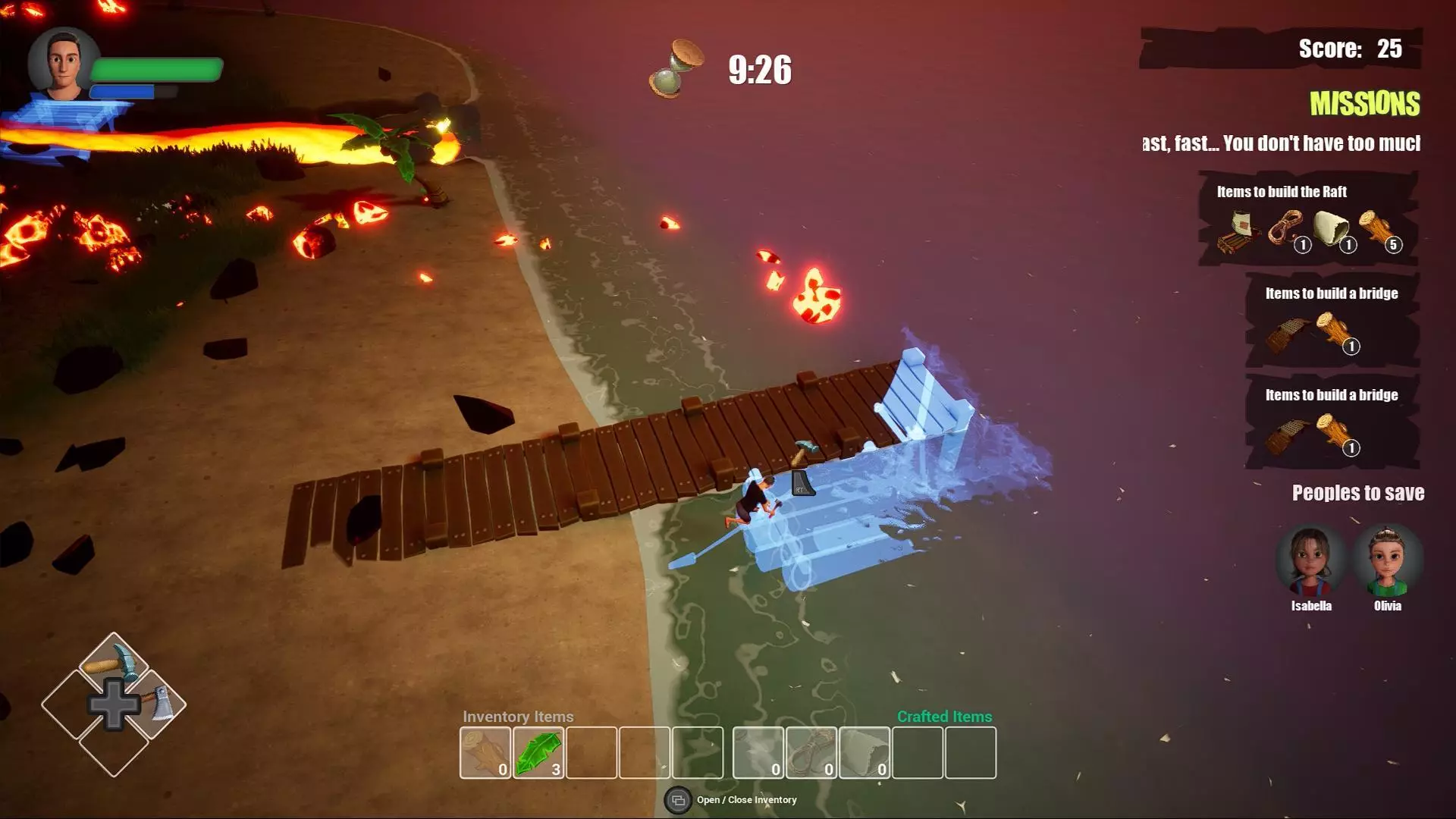Pick the axe in the tool selector
The width and height of the screenshot is (1456, 819).
pyautogui.click(x=157, y=704)
